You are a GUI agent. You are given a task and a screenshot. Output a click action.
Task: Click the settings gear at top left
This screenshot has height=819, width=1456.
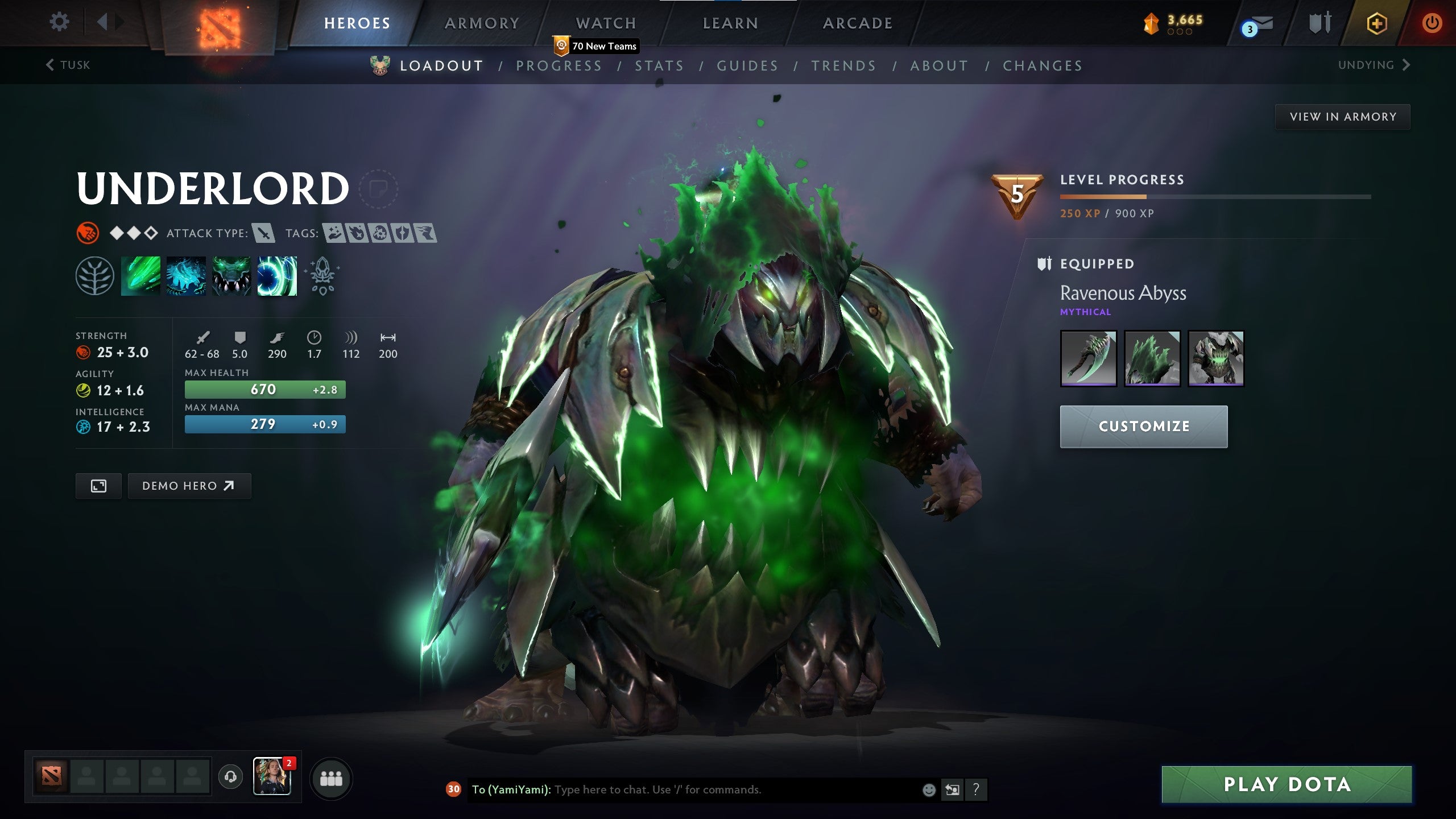tap(59, 22)
